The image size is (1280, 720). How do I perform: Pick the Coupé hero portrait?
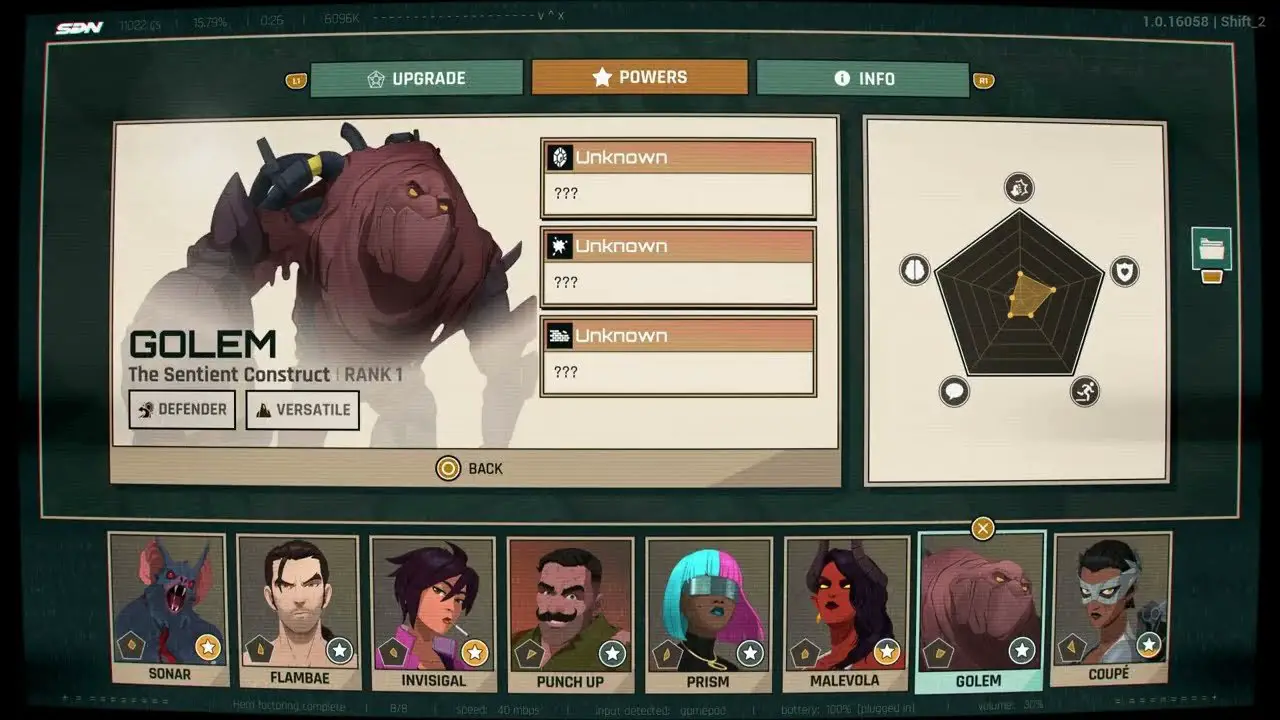tap(1110, 608)
